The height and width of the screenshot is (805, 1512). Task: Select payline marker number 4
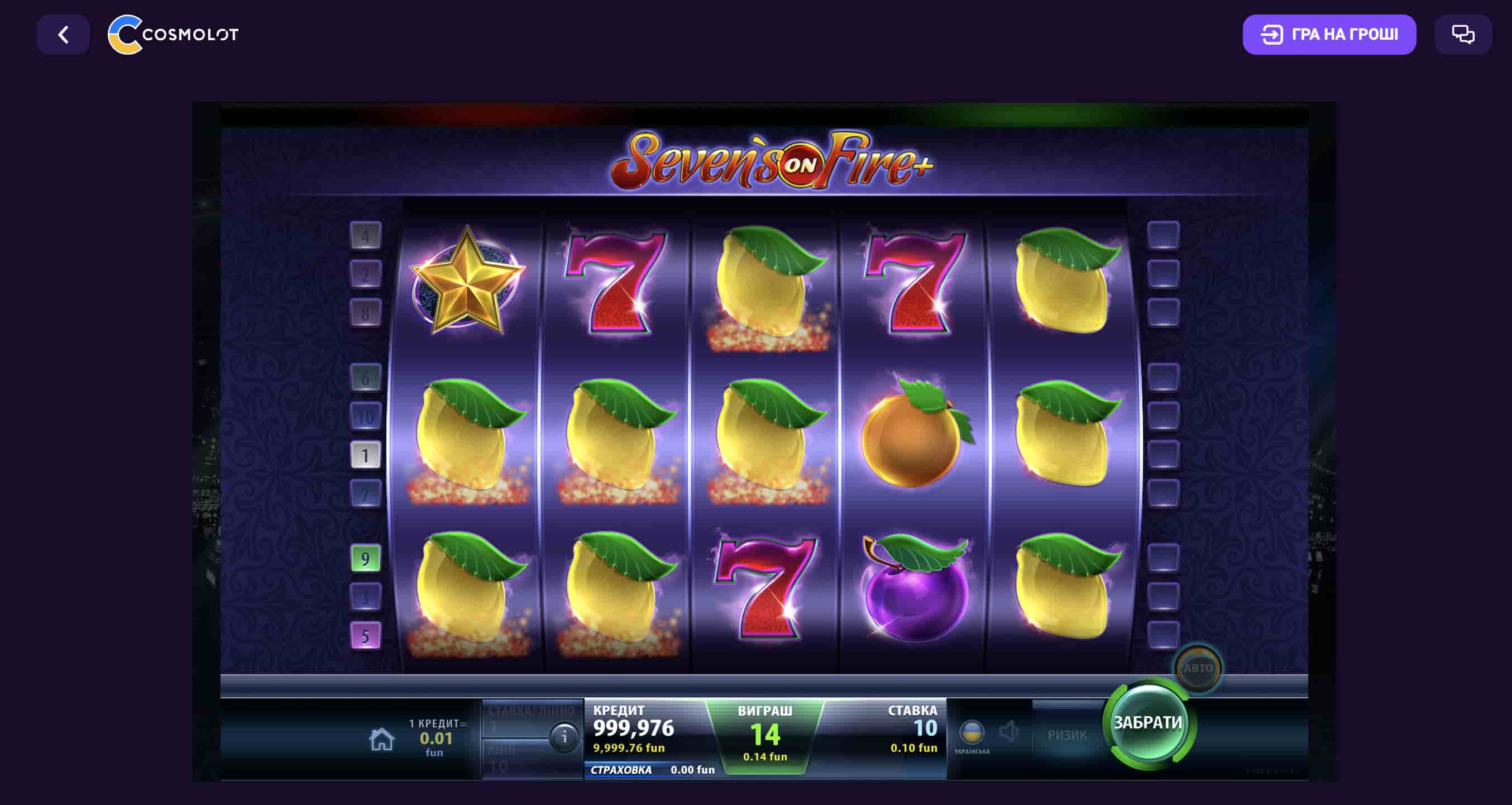365,236
